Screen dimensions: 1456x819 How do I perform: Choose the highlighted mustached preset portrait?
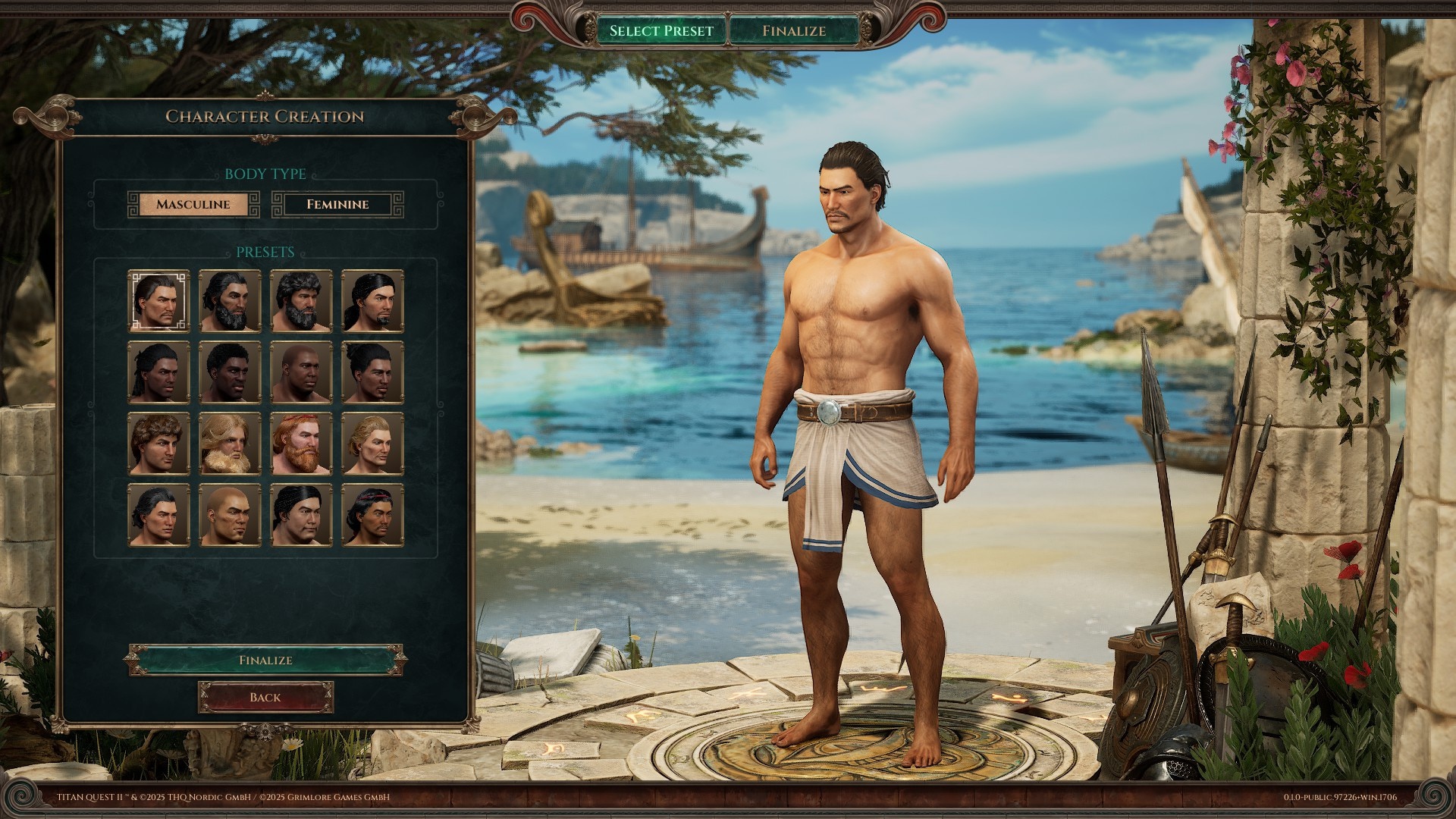(x=158, y=301)
